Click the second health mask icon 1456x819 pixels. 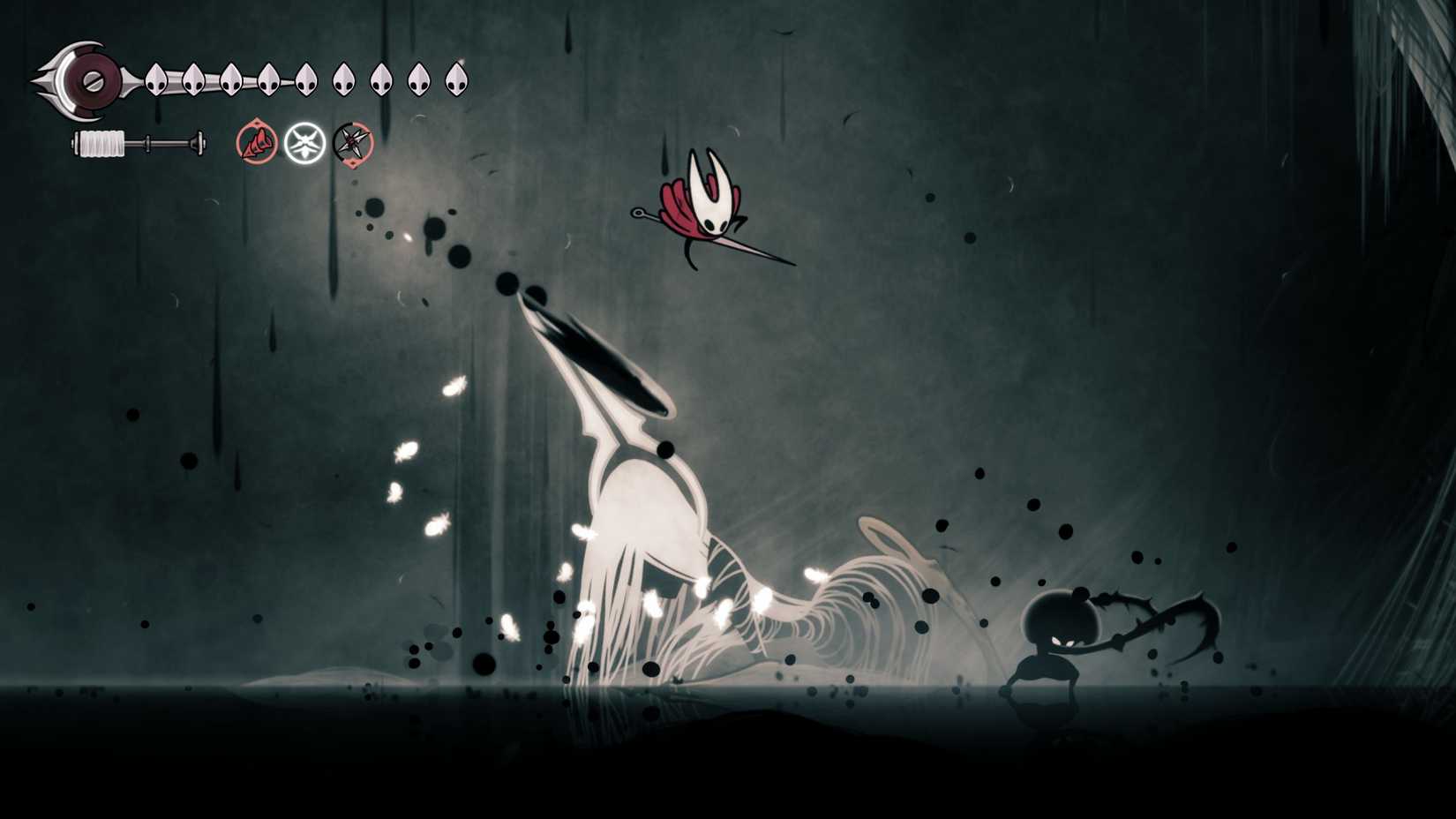pos(193,78)
